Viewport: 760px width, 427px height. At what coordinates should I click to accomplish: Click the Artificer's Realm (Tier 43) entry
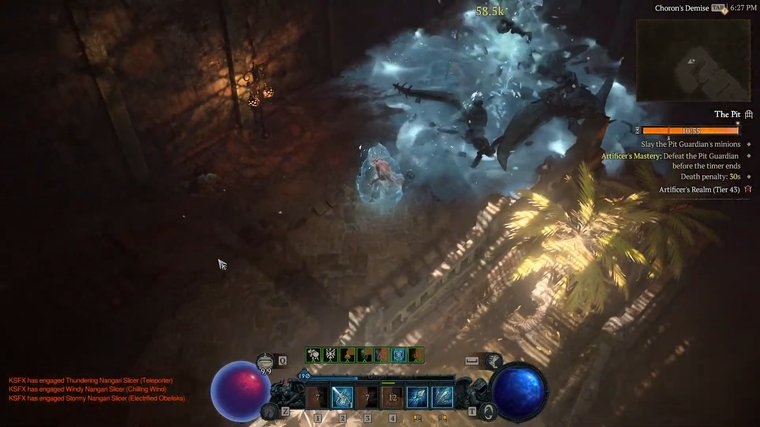point(699,190)
